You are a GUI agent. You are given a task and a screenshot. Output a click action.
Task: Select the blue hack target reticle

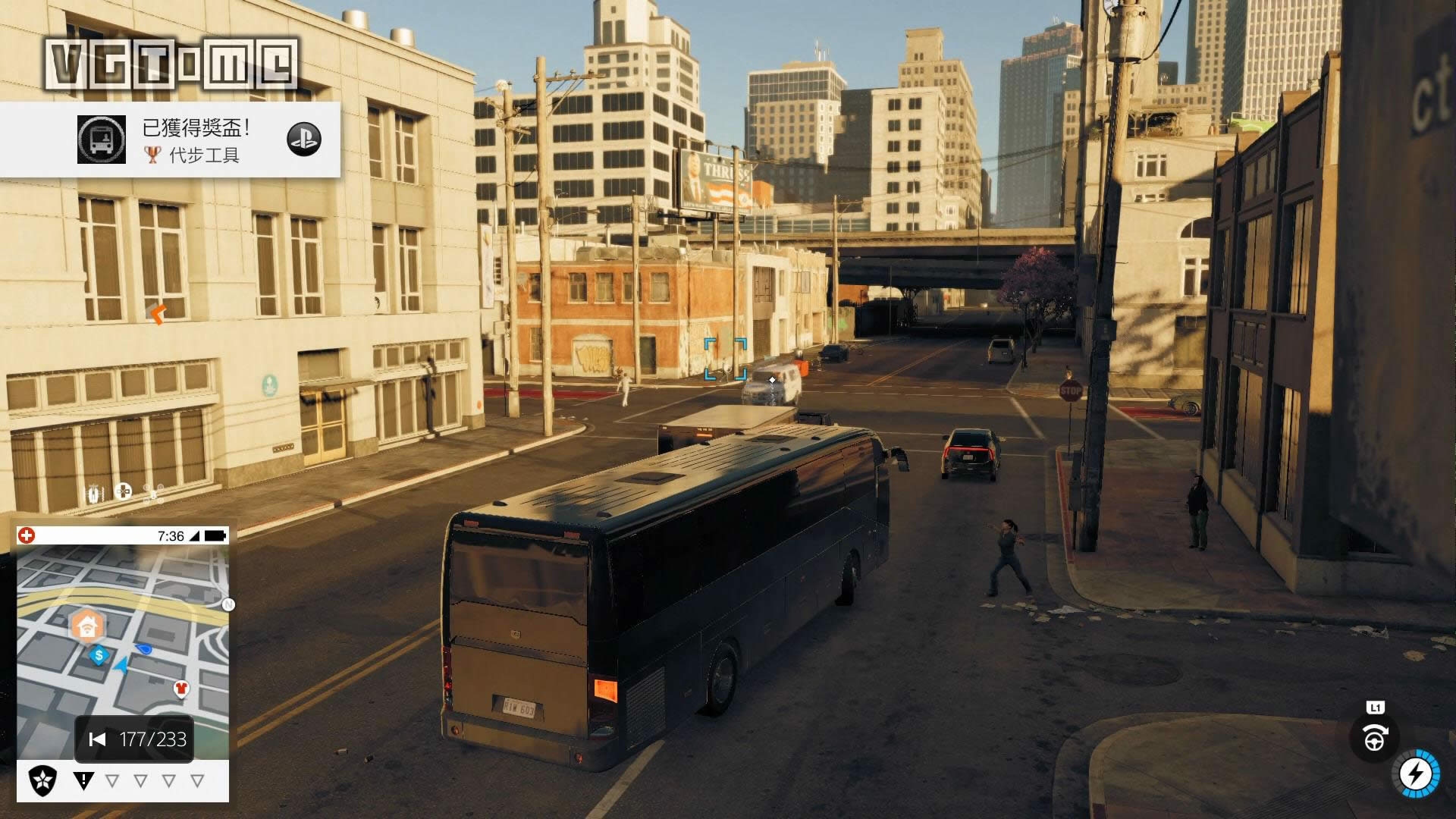click(725, 359)
